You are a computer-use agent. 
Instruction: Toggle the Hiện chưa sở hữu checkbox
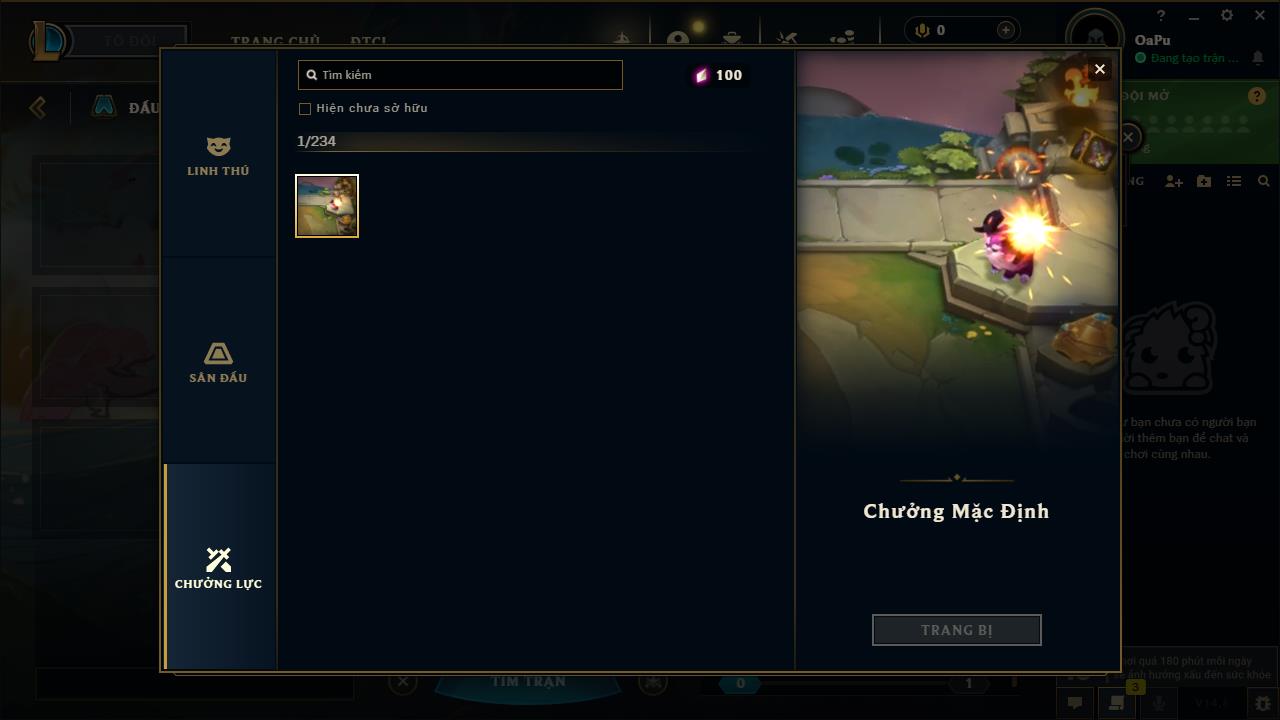(x=305, y=108)
